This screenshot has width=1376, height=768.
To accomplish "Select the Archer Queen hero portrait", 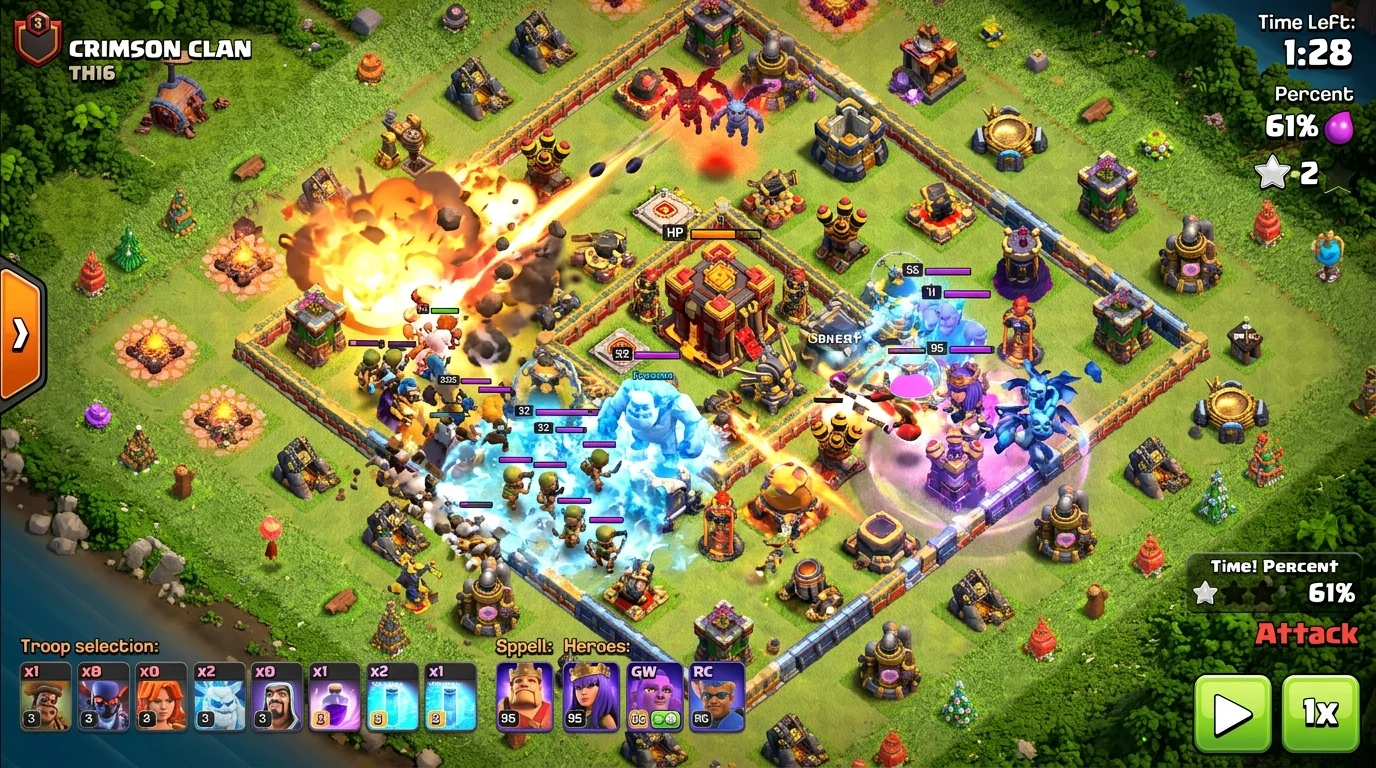I will click(x=591, y=698).
